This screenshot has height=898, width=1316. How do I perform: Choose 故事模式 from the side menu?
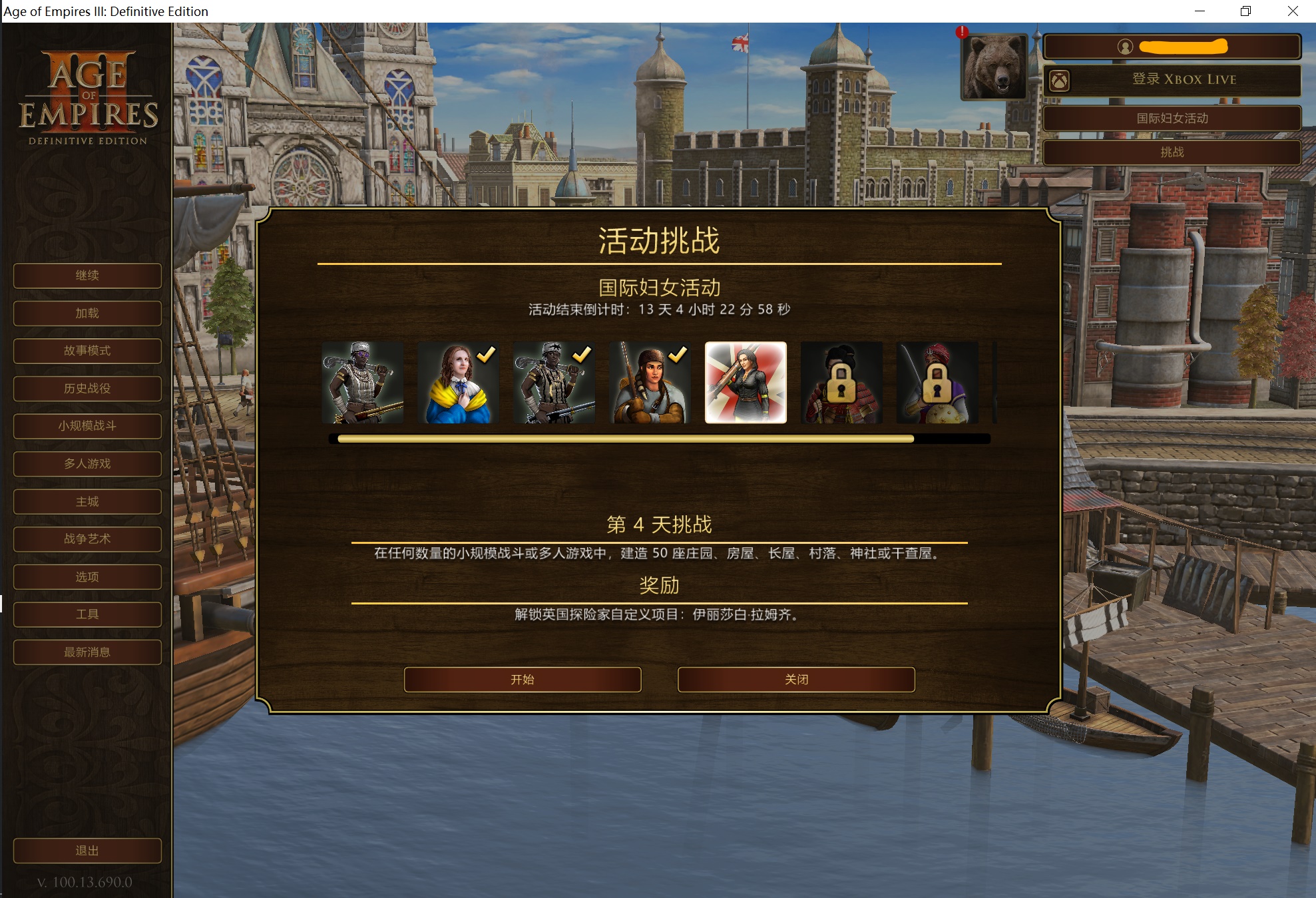point(87,351)
